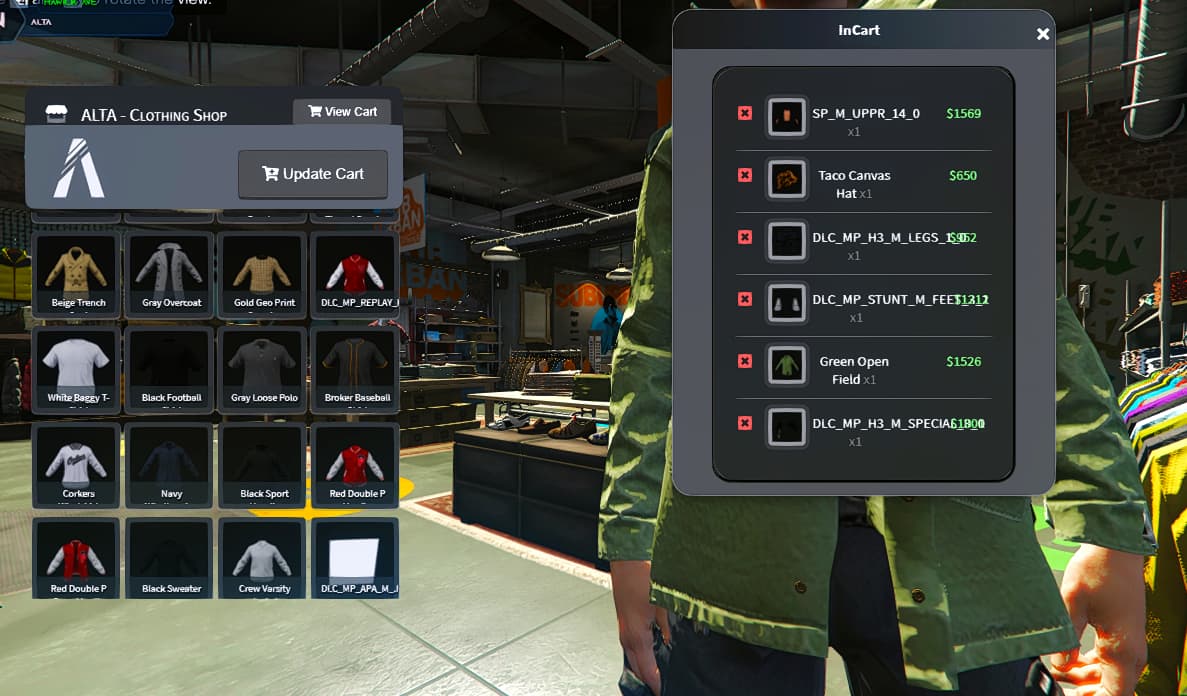Choose the Black Football shirt tile
The height and width of the screenshot is (696, 1187).
click(x=171, y=367)
